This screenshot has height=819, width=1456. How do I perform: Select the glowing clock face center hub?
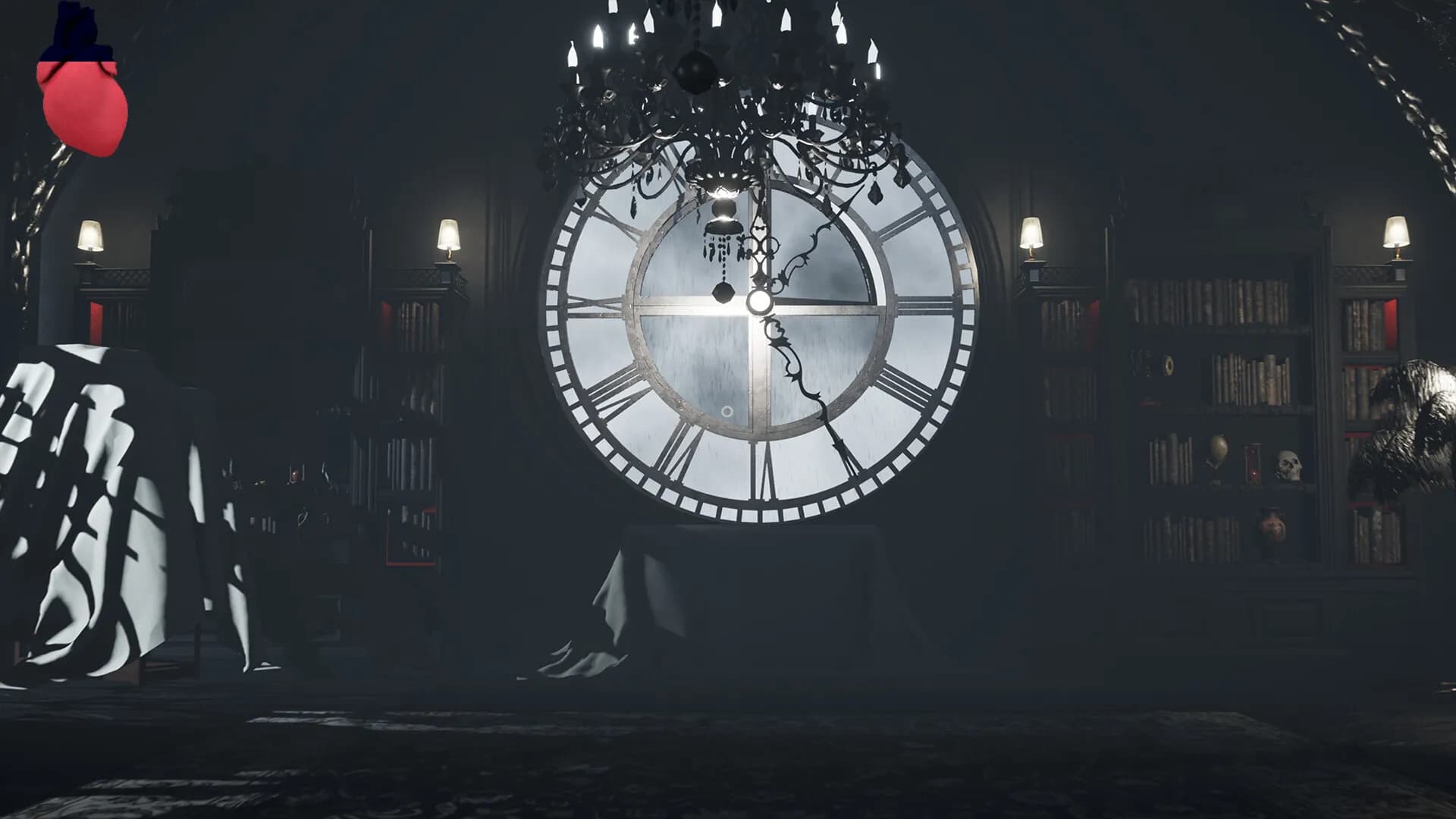(761, 303)
